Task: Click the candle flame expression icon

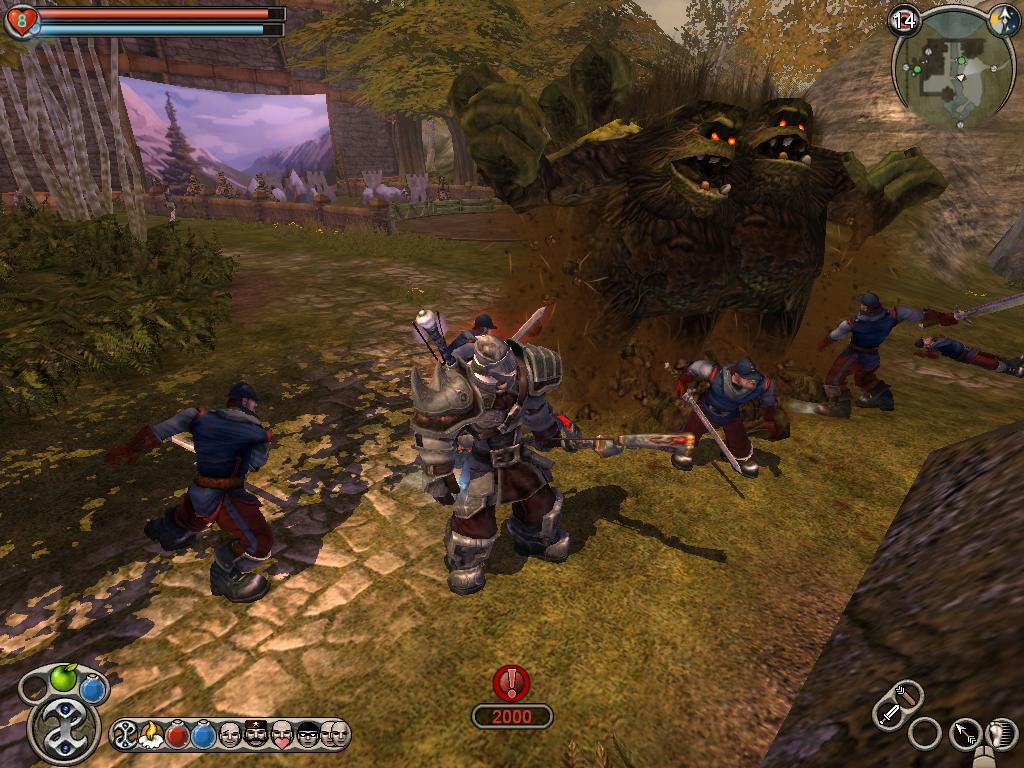Action: 152,735
